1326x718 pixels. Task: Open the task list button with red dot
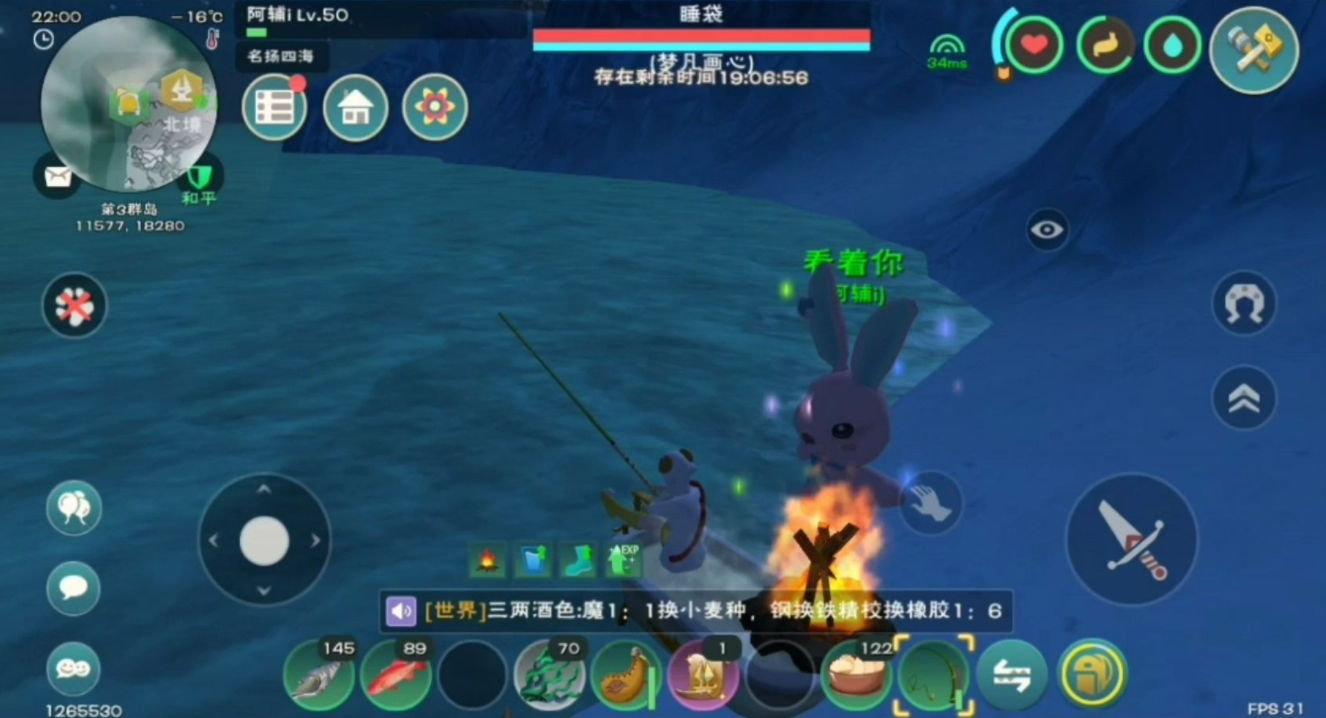coord(275,108)
